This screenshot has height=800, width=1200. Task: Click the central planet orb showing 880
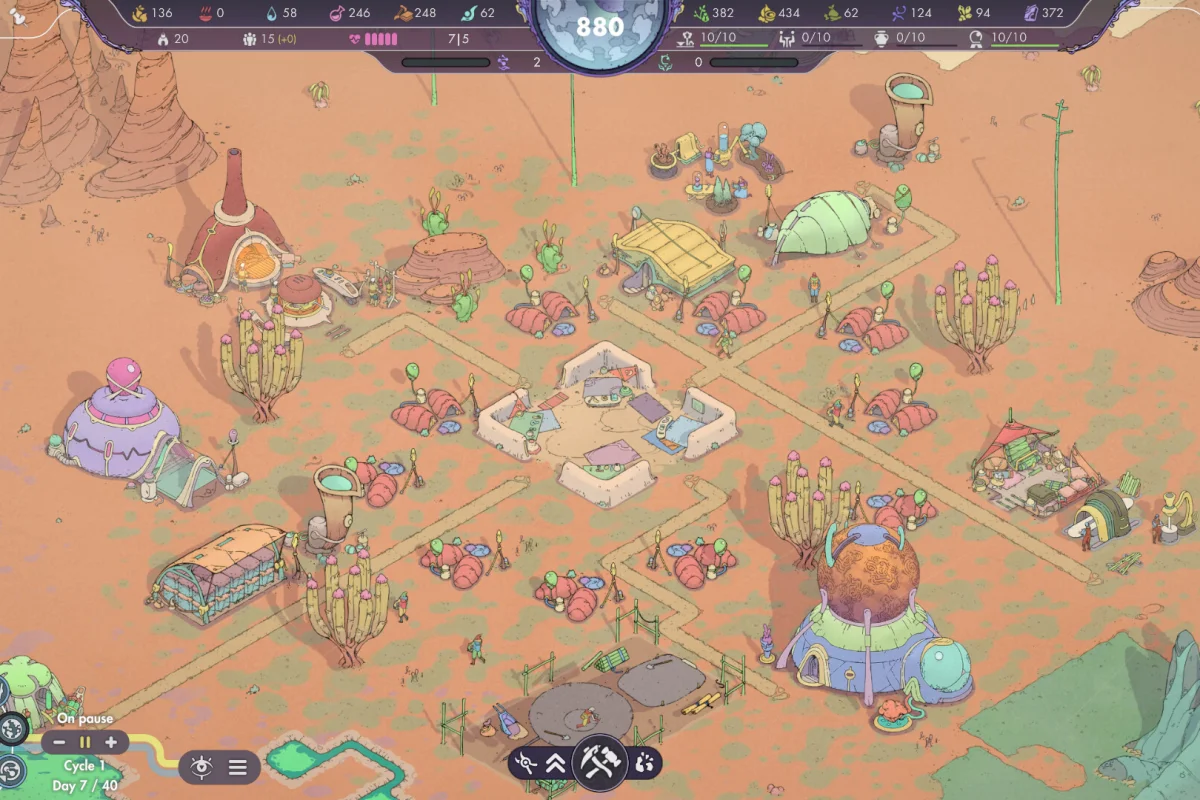coord(600,28)
